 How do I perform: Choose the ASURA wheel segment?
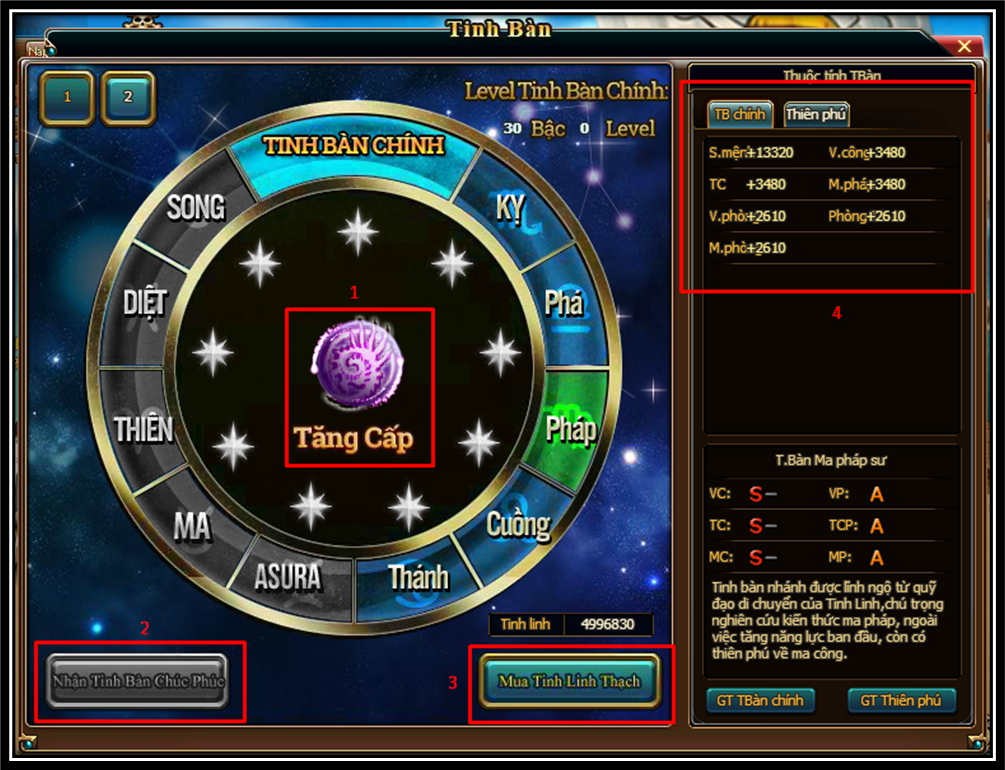288,576
